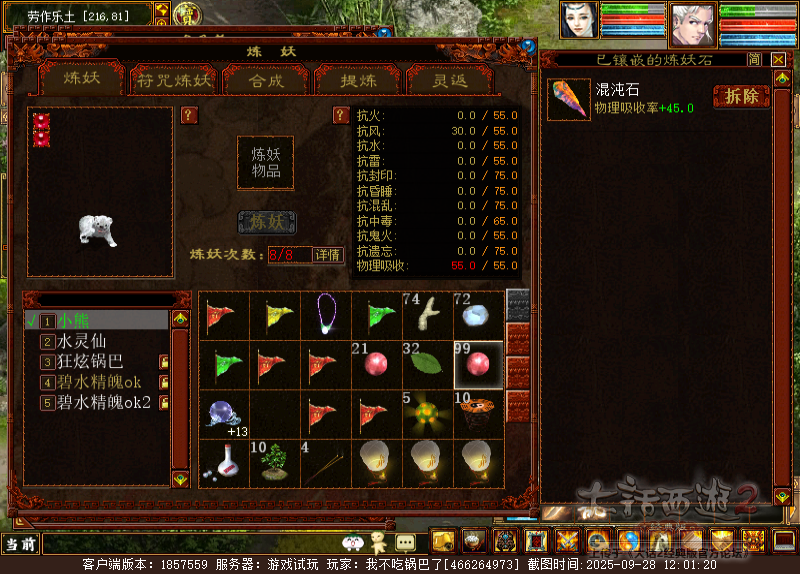This screenshot has width=800, height=574.
Task: Click the potion flask in the inventory
Action: pyautogui.click(x=222, y=461)
